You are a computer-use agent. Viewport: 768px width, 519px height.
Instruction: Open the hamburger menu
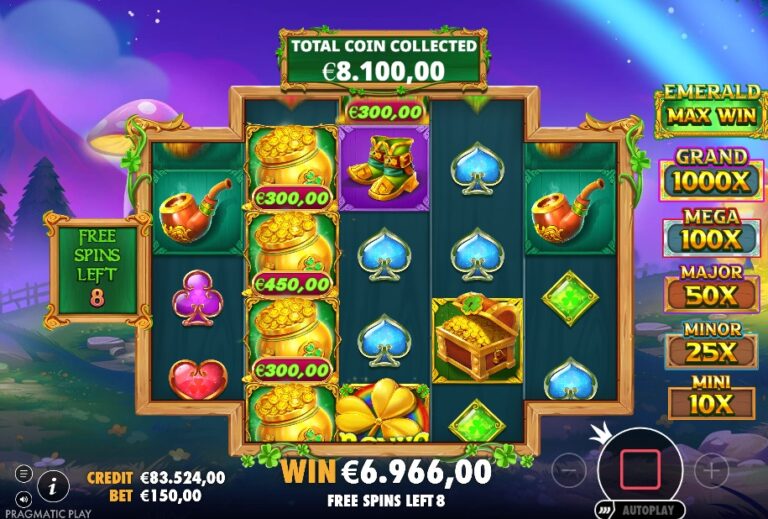pos(24,473)
